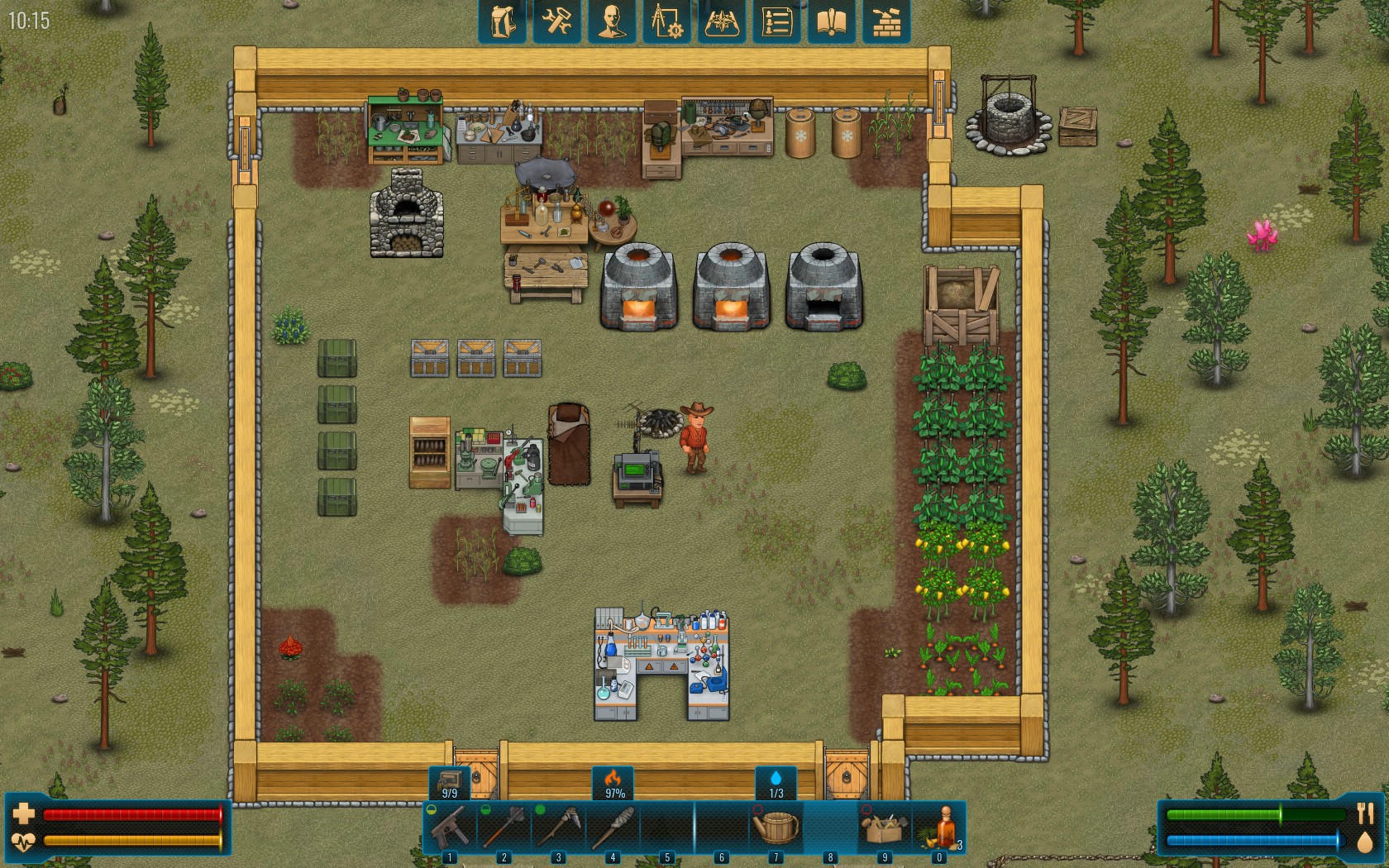The height and width of the screenshot is (868, 1389).
Task: Select the toolbox in hotbar slot 9
Action: pyautogui.click(x=885, y=826)
